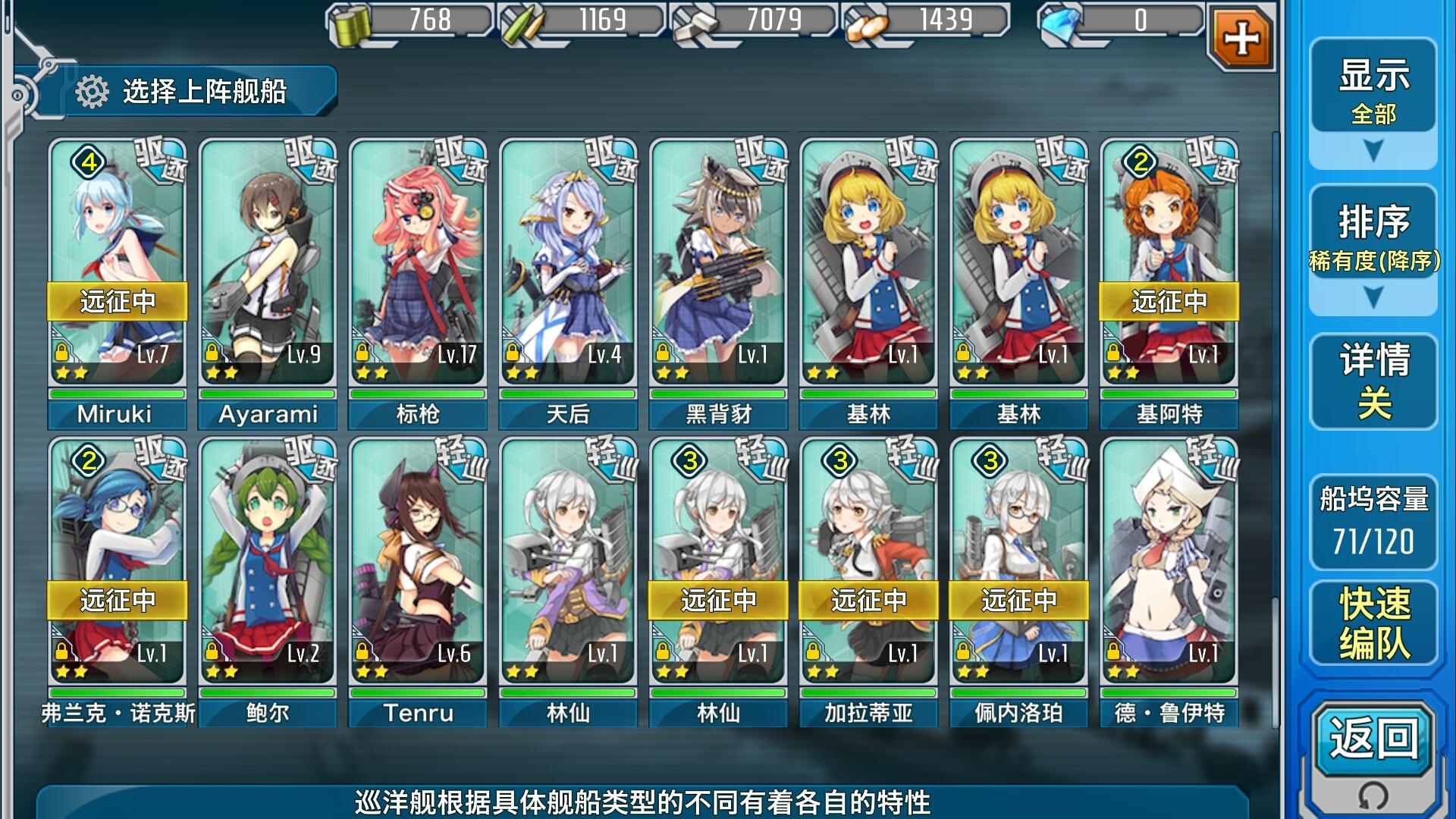Open the 显示 全部 filter dropdown
This screenshot has height=819, width=1456.
(x=1373, y=102)
